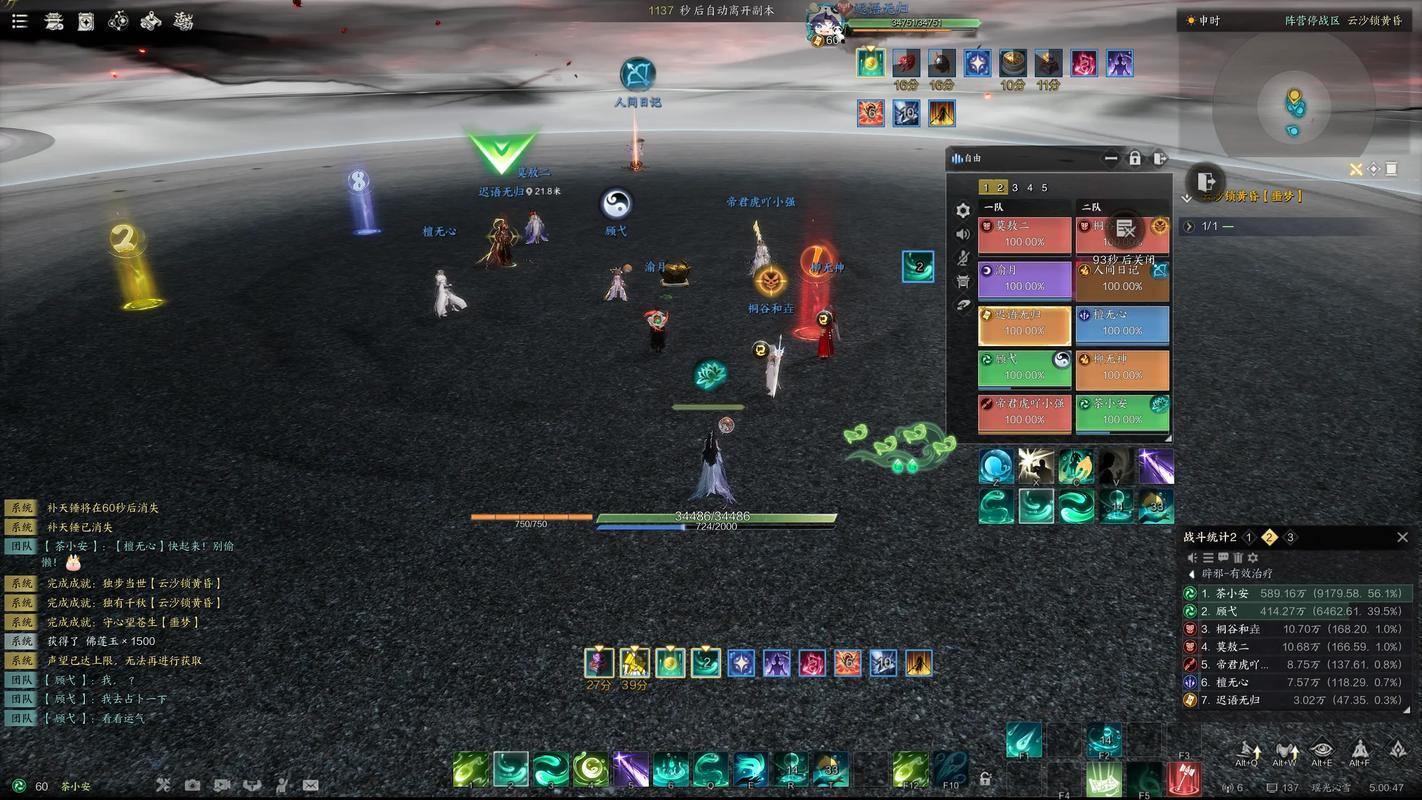Click the leave dungeon door button
The height and width of the screenshot is (800, 1422).
(1205, 182)
